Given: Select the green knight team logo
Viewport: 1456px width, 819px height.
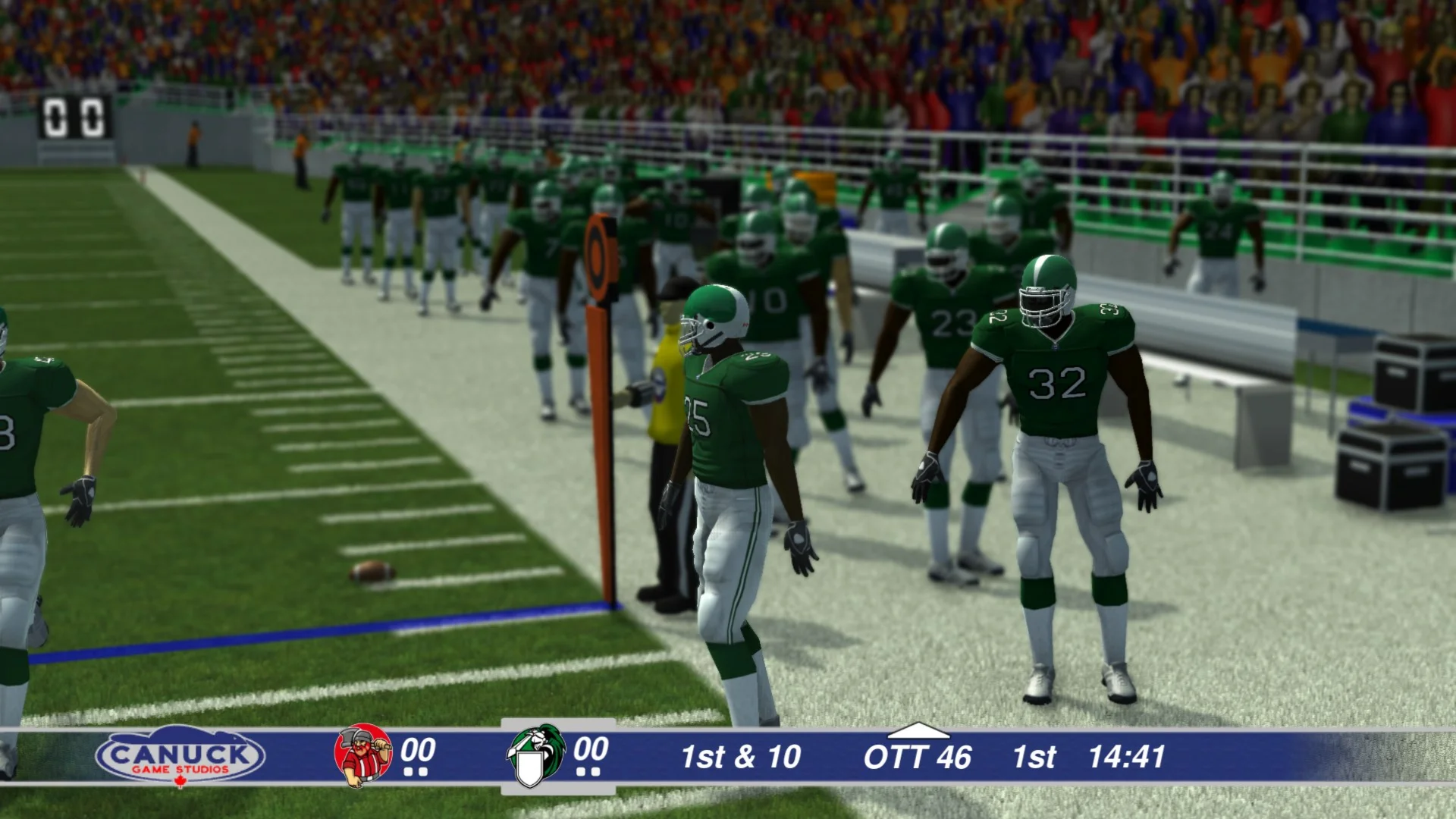Looking at the screenshot, I should (535, 756).
